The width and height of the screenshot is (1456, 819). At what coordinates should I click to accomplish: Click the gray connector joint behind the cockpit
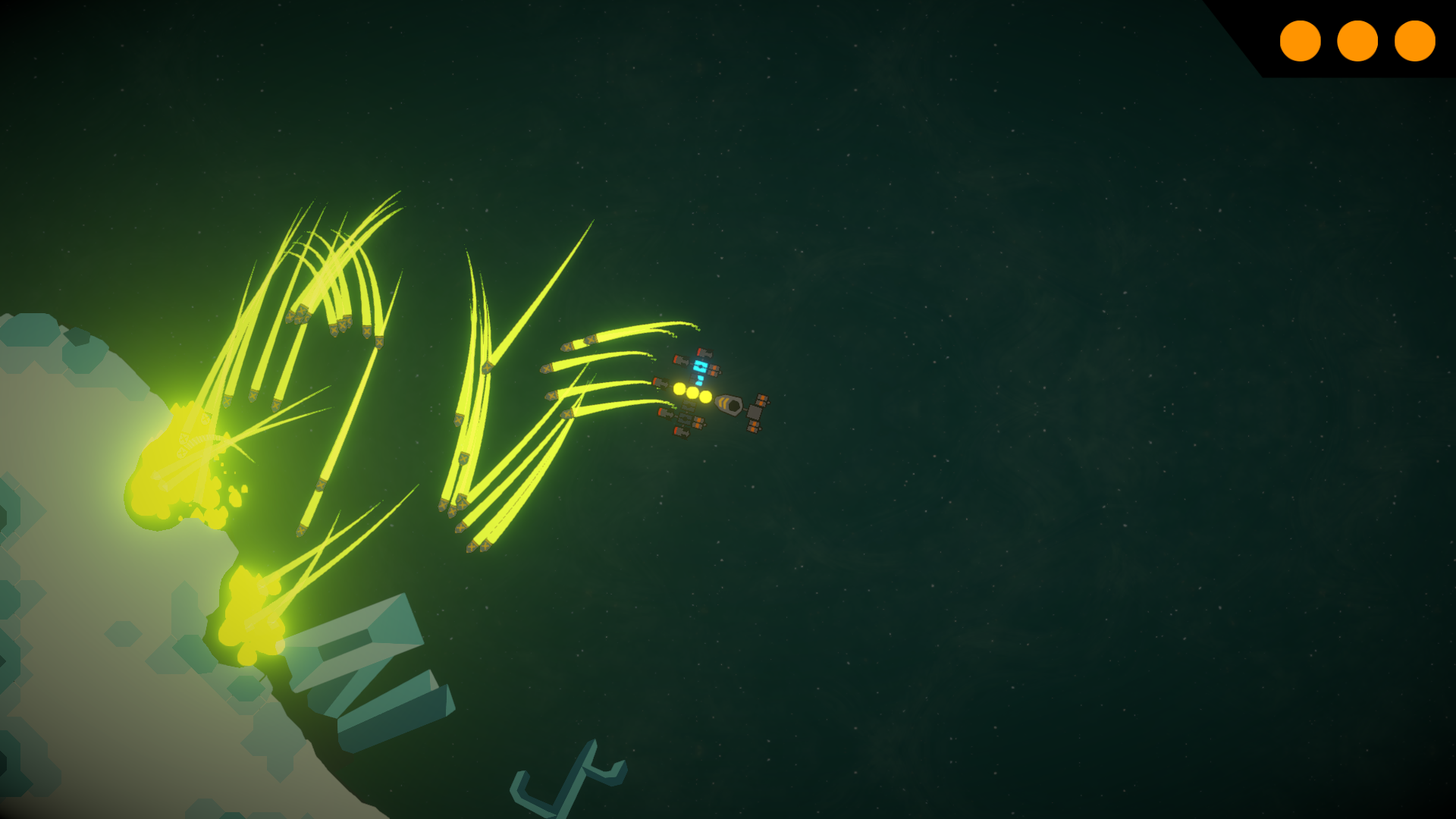coord(744,408)
